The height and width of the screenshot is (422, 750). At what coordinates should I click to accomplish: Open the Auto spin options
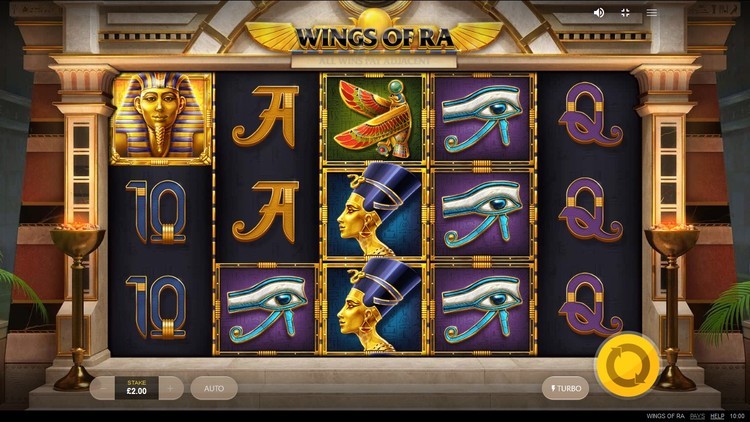click(214, 387)
